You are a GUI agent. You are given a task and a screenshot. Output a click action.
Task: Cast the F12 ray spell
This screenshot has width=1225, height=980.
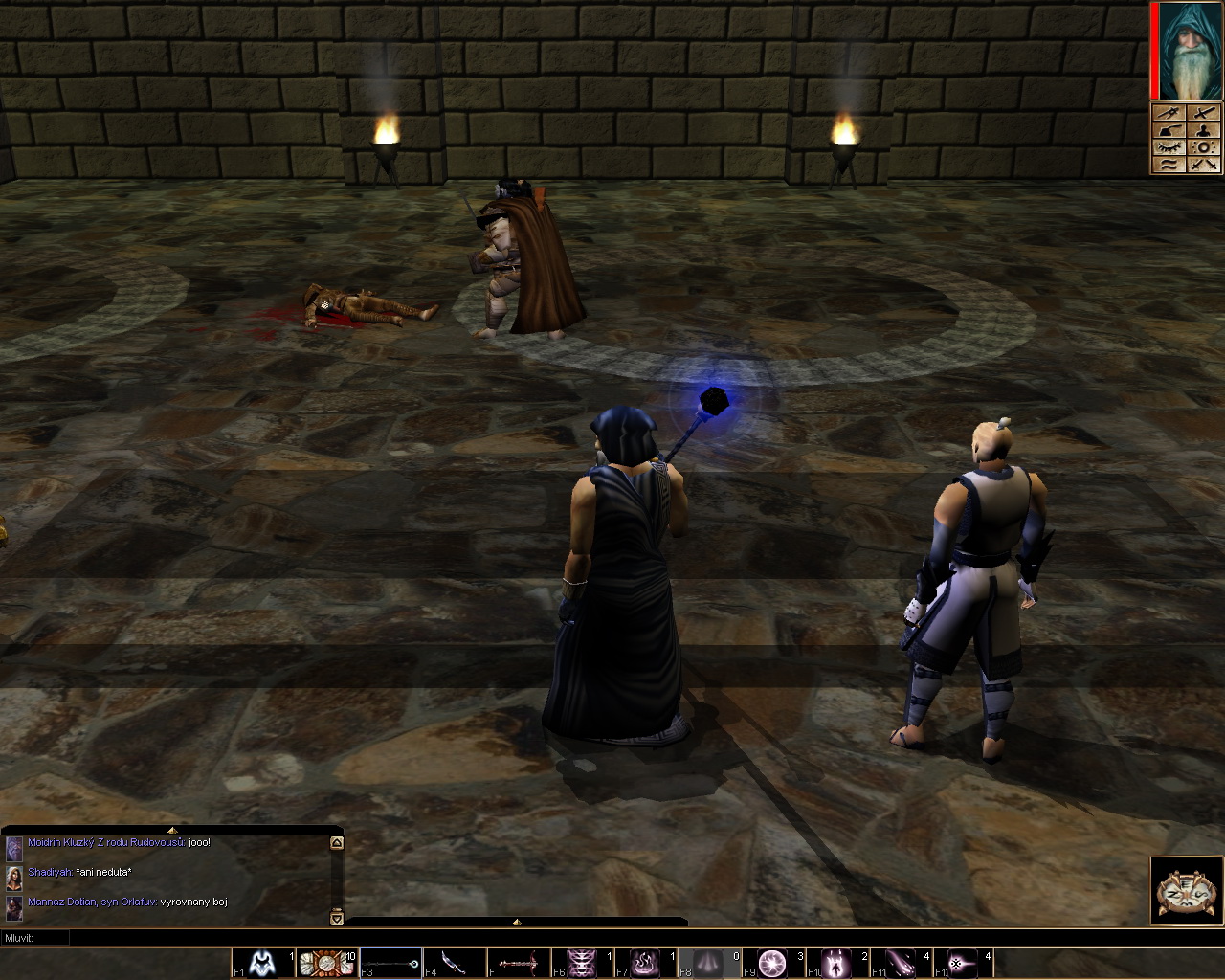[963, 963]
